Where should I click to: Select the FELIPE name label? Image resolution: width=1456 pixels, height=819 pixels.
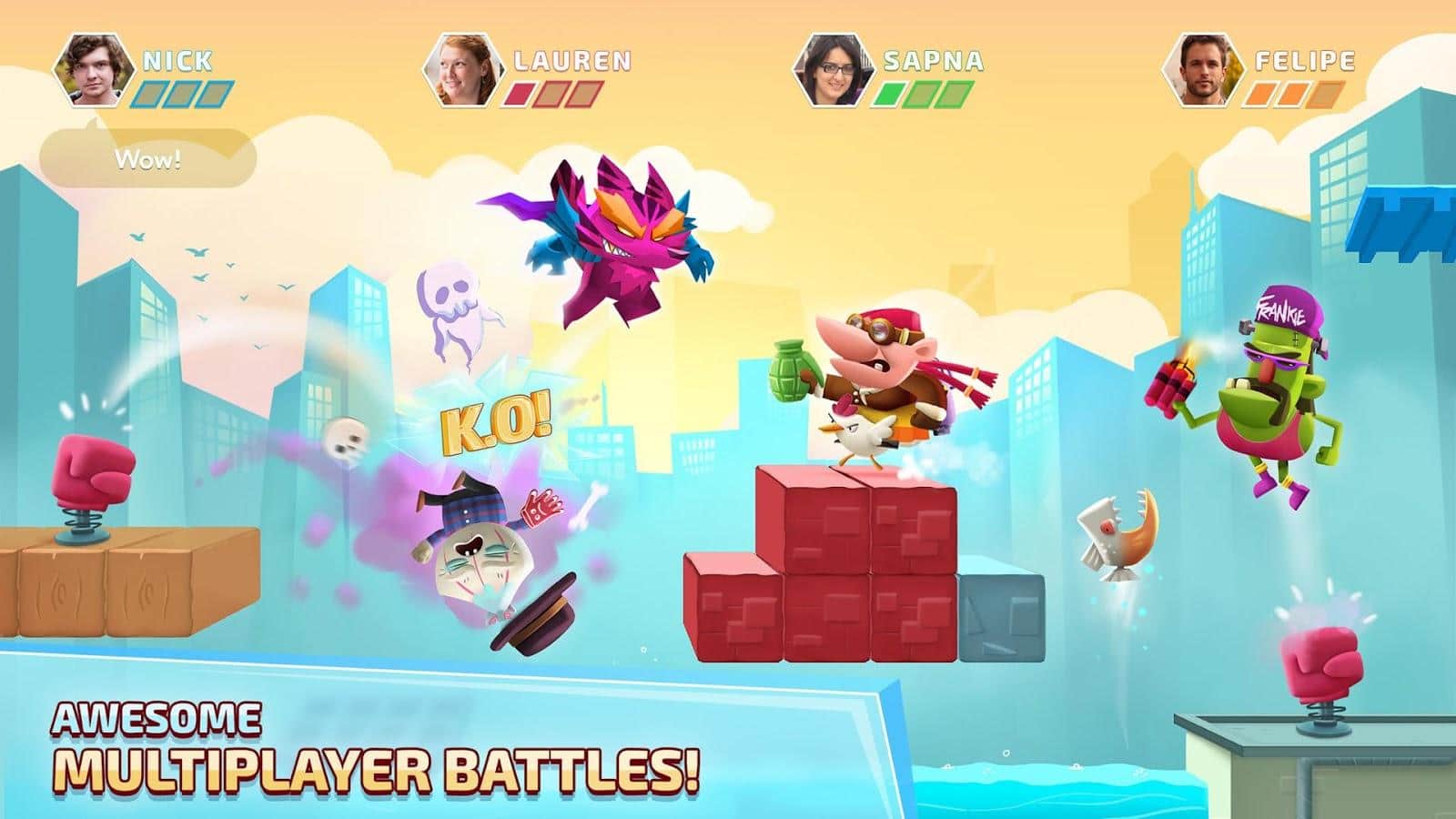pyautogui.click(x=1305, y=60)
